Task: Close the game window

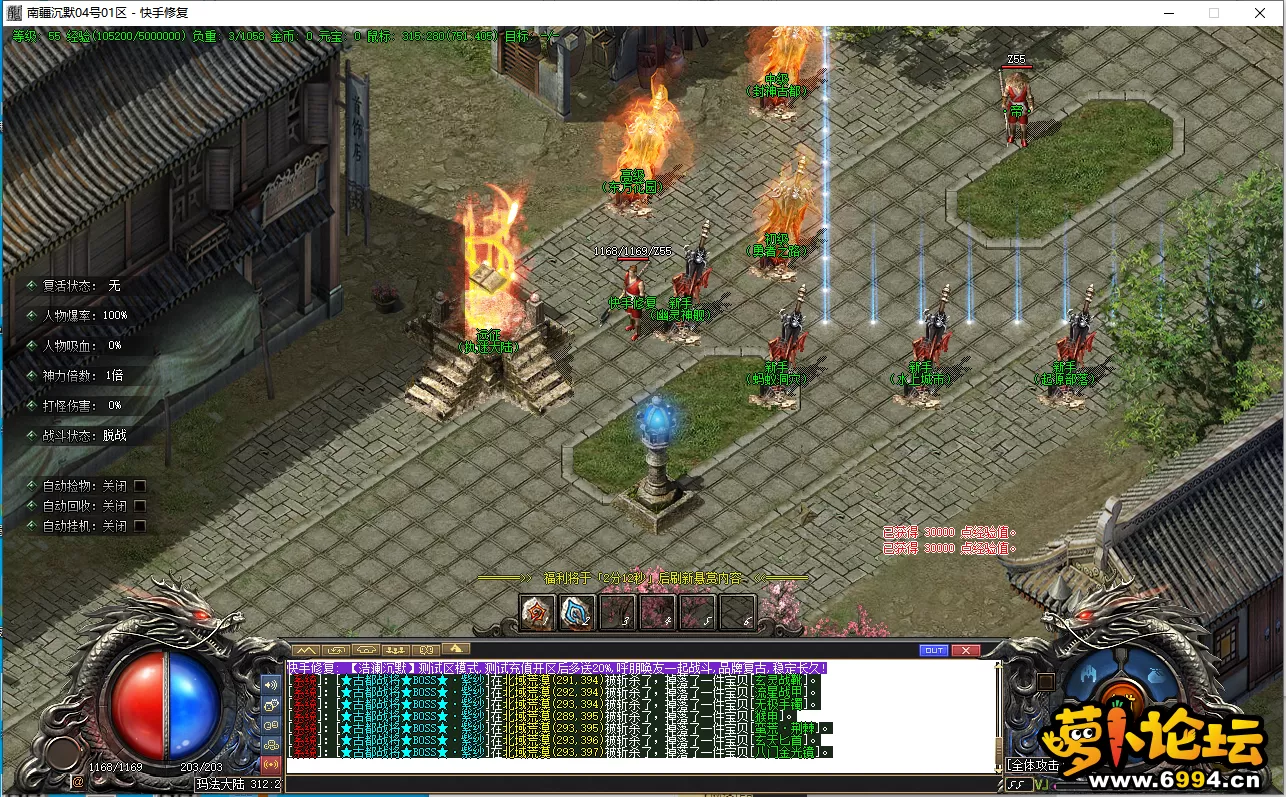Action: (x=1259, y=13)
